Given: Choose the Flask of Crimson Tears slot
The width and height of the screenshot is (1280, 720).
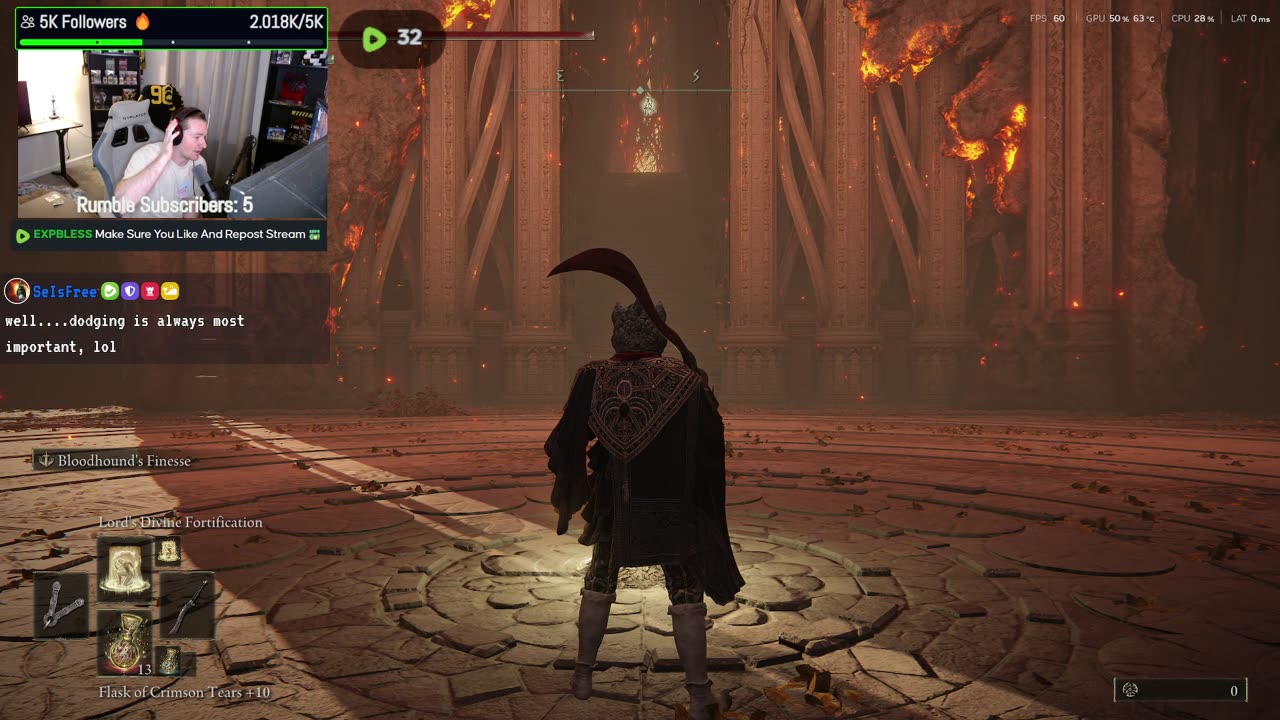Looking at the screenshot, I should pyautogui.click(x=124, y=643).
